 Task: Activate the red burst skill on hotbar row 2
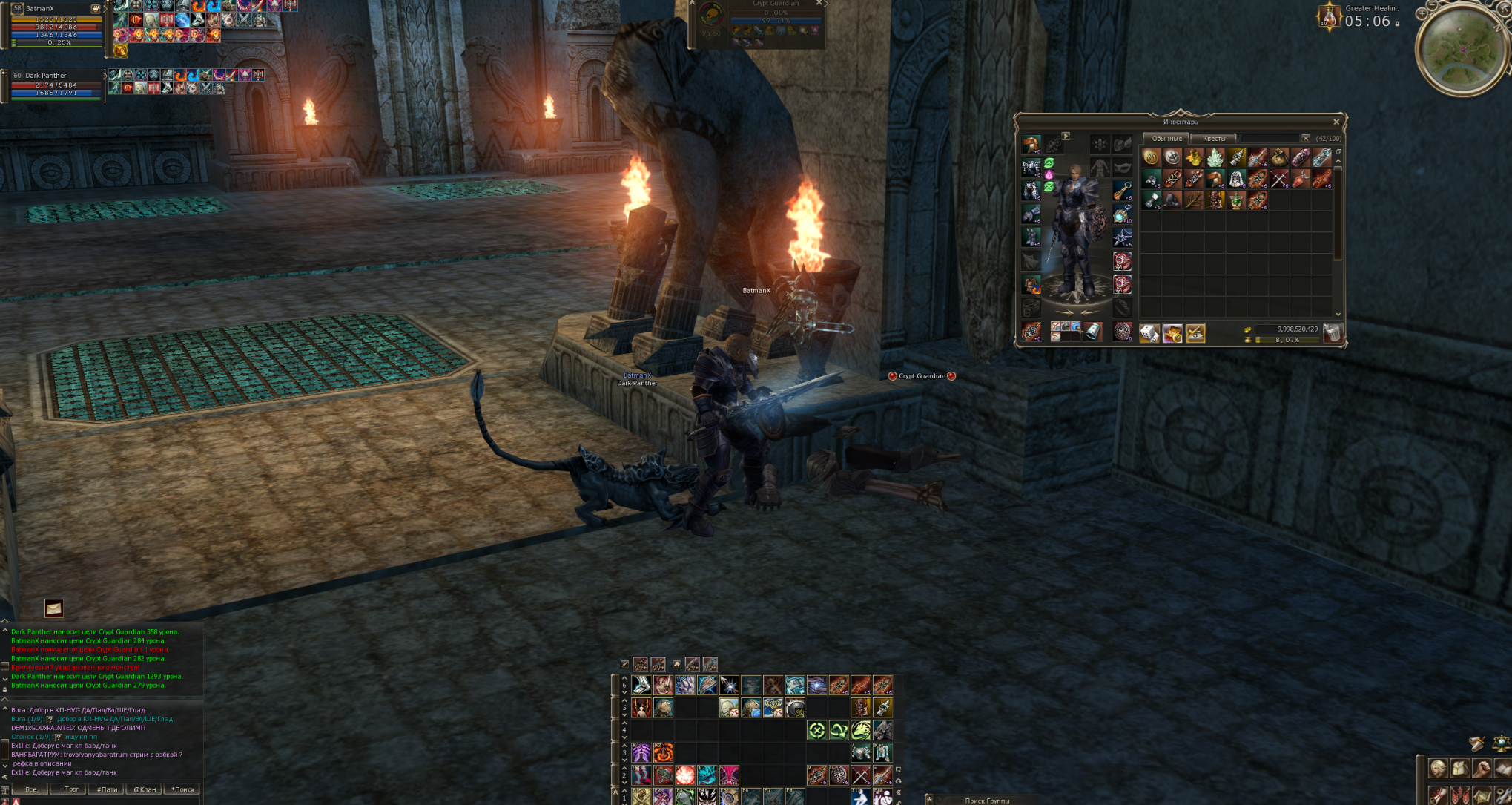[685, 775]
